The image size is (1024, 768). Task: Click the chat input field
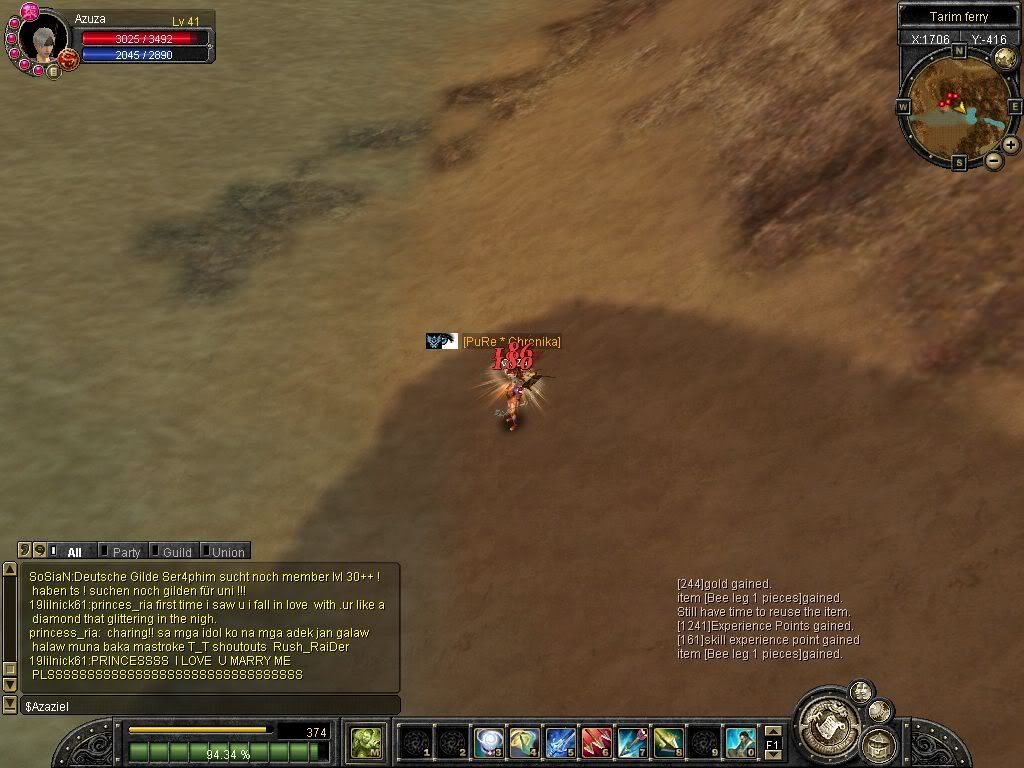pyautogui.click(x=210, y=706)
